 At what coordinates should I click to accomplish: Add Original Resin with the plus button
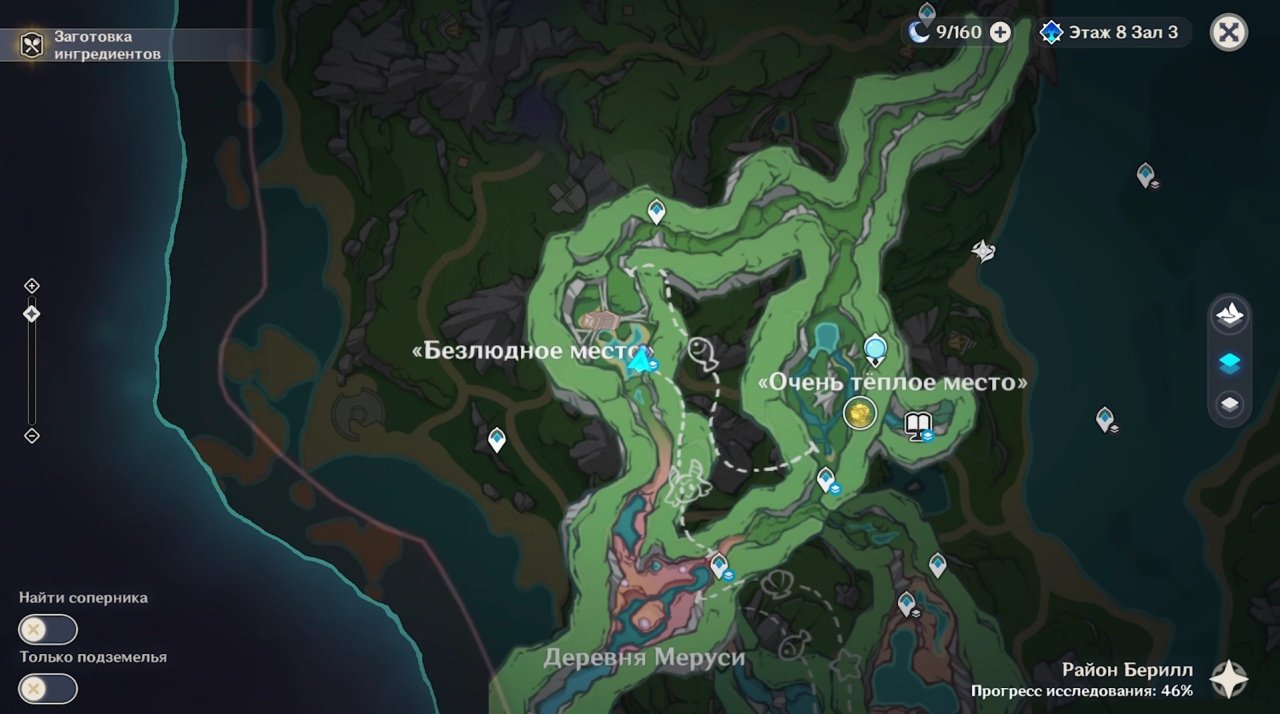[x=1000, y=32]
